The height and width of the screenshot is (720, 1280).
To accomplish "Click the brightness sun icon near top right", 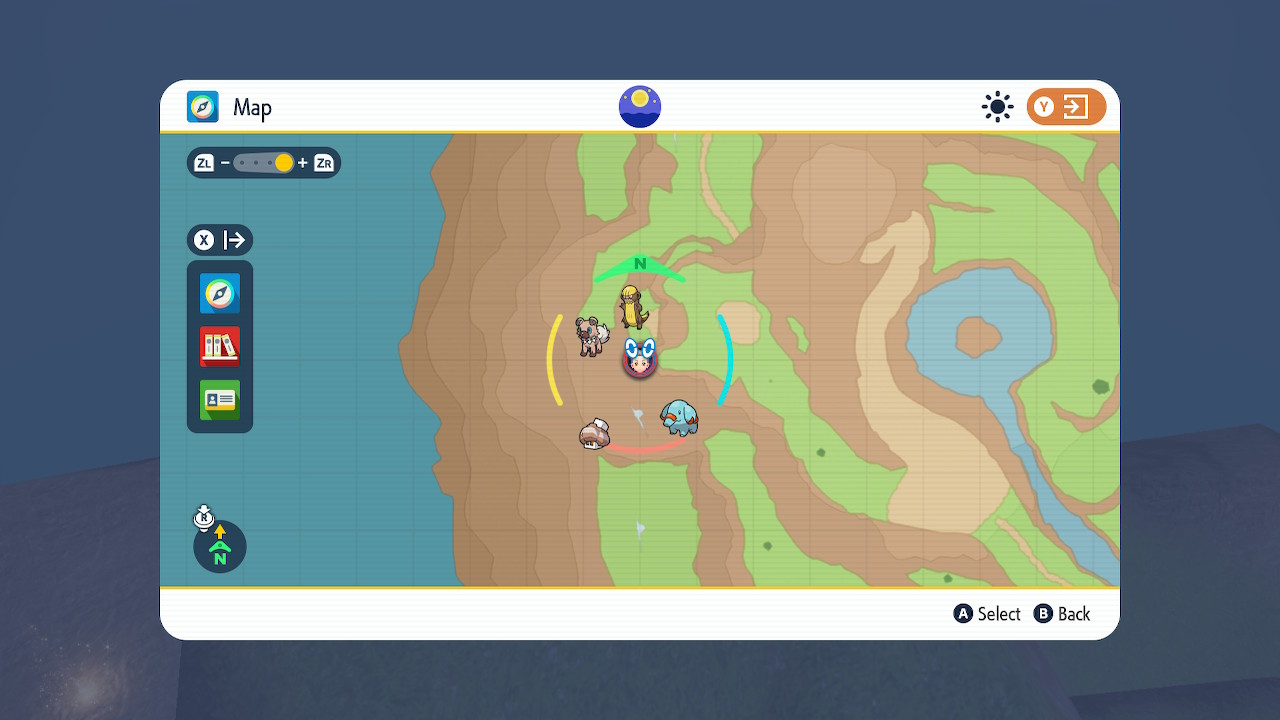I will pos(997,106).
